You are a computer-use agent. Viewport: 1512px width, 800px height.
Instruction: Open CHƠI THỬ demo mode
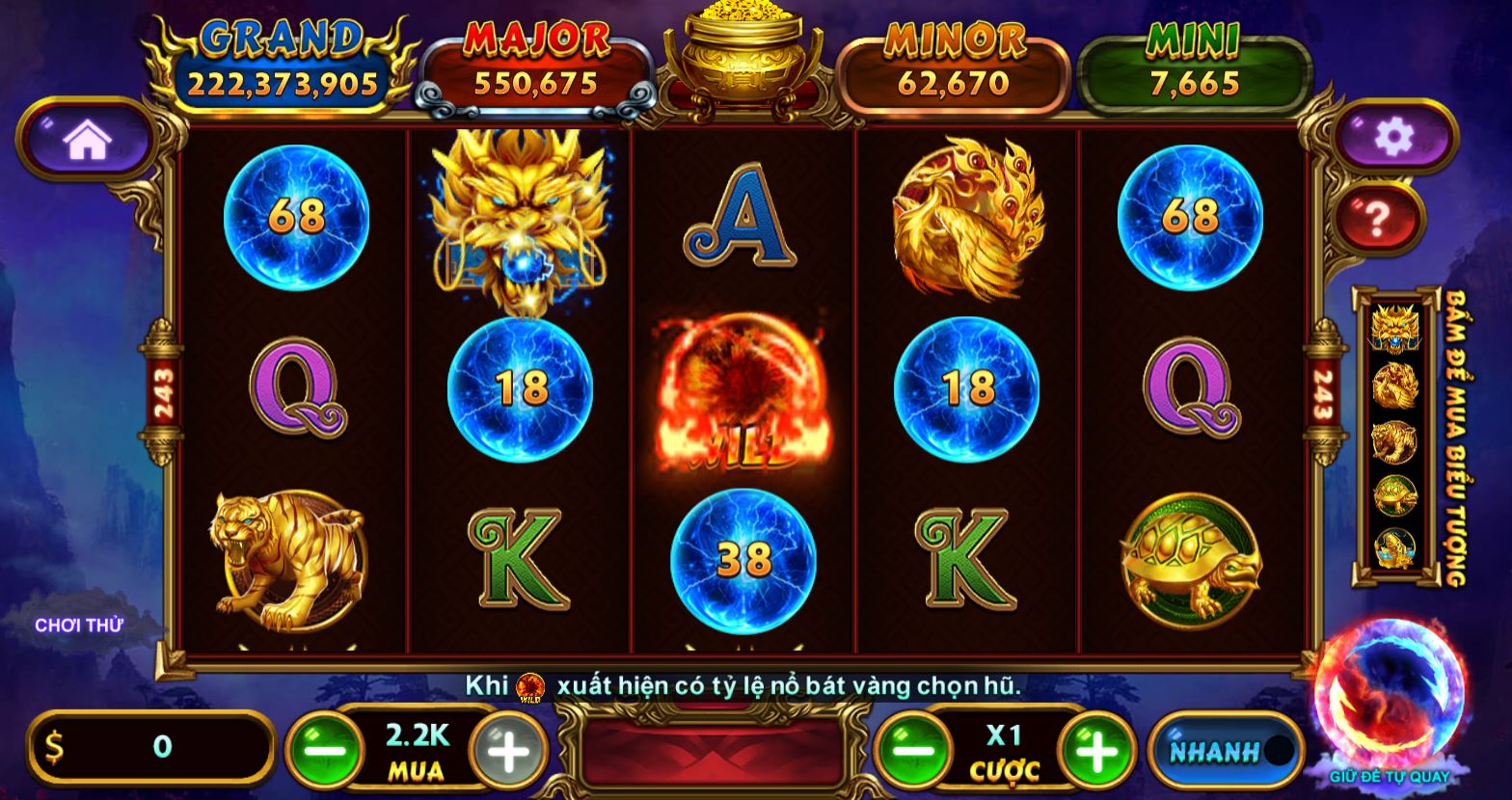[x=77, y=624]
